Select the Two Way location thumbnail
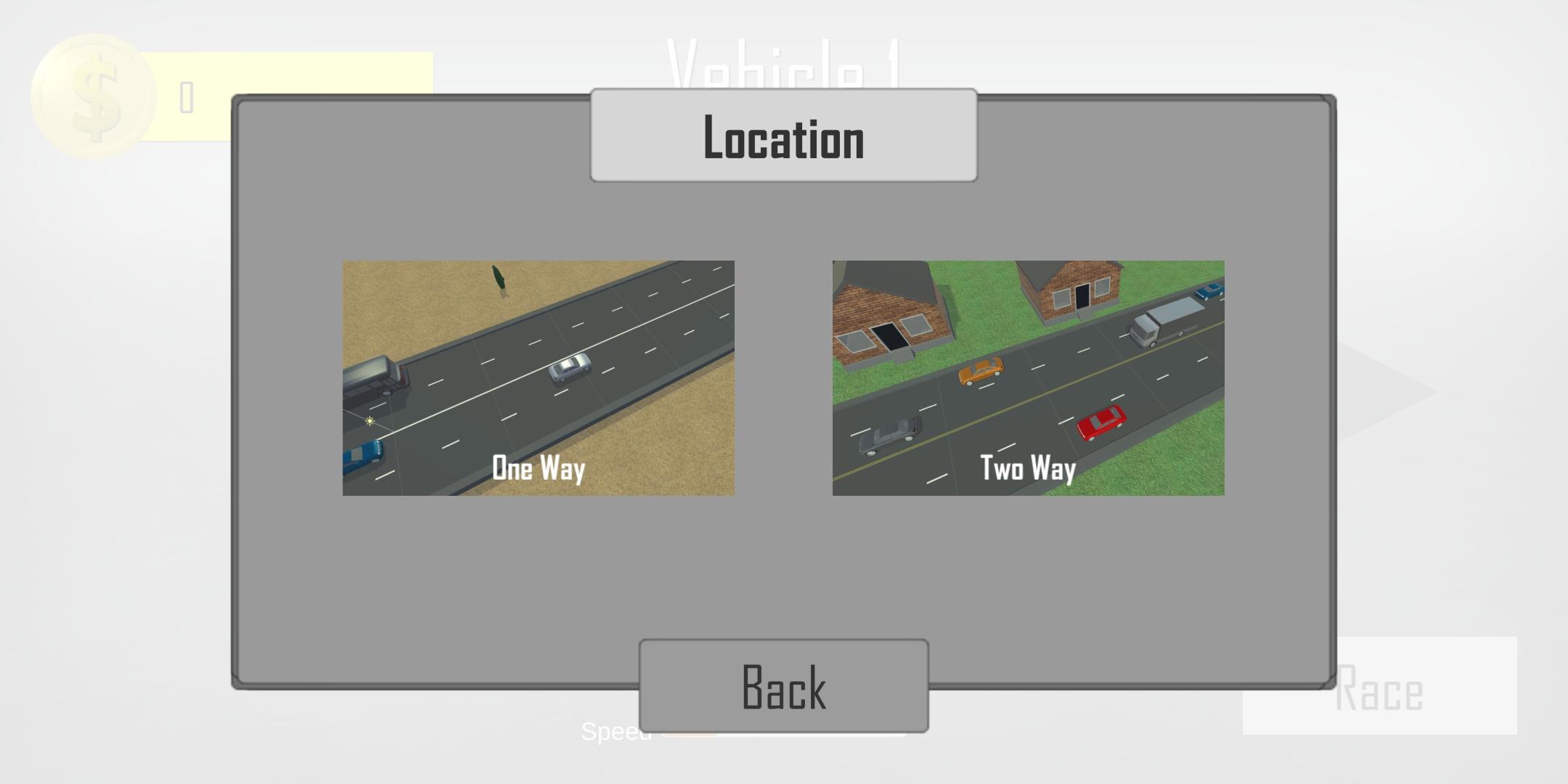Viewport: 1568px width, 784px height. [x=1029, y=377]
